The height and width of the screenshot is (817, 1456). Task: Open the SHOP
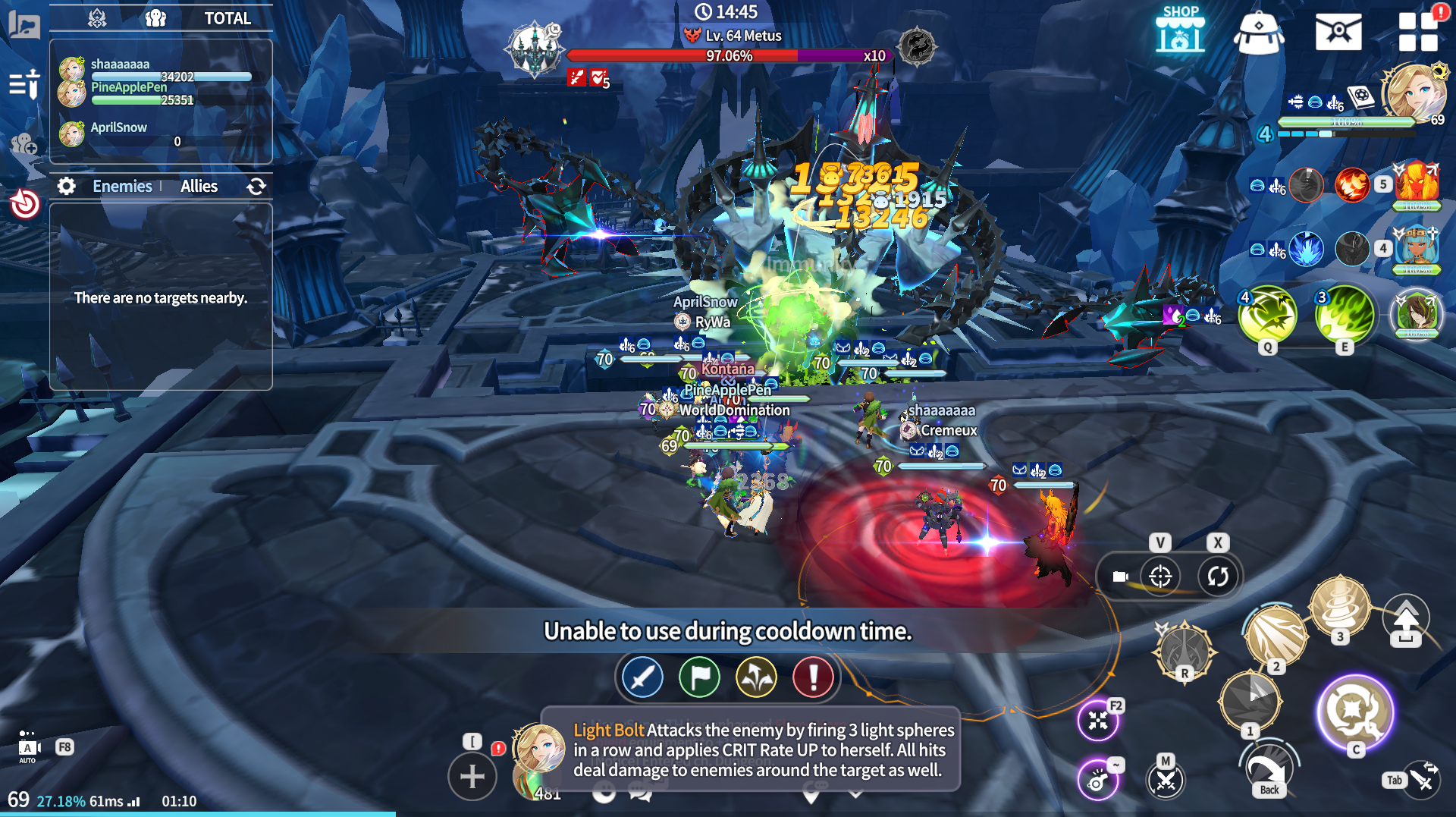coord(1180,30)
